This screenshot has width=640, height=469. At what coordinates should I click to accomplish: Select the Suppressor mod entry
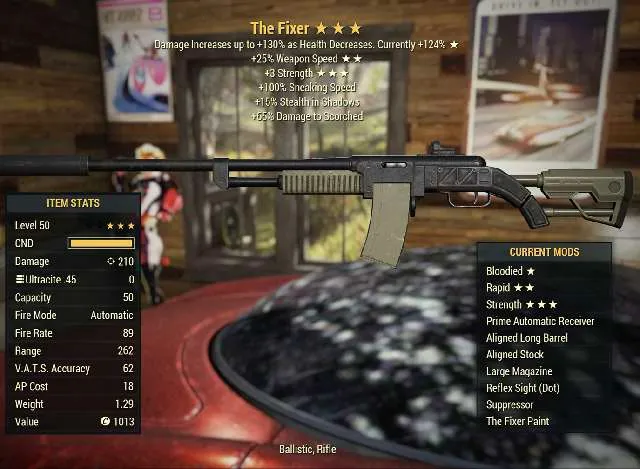511,405
